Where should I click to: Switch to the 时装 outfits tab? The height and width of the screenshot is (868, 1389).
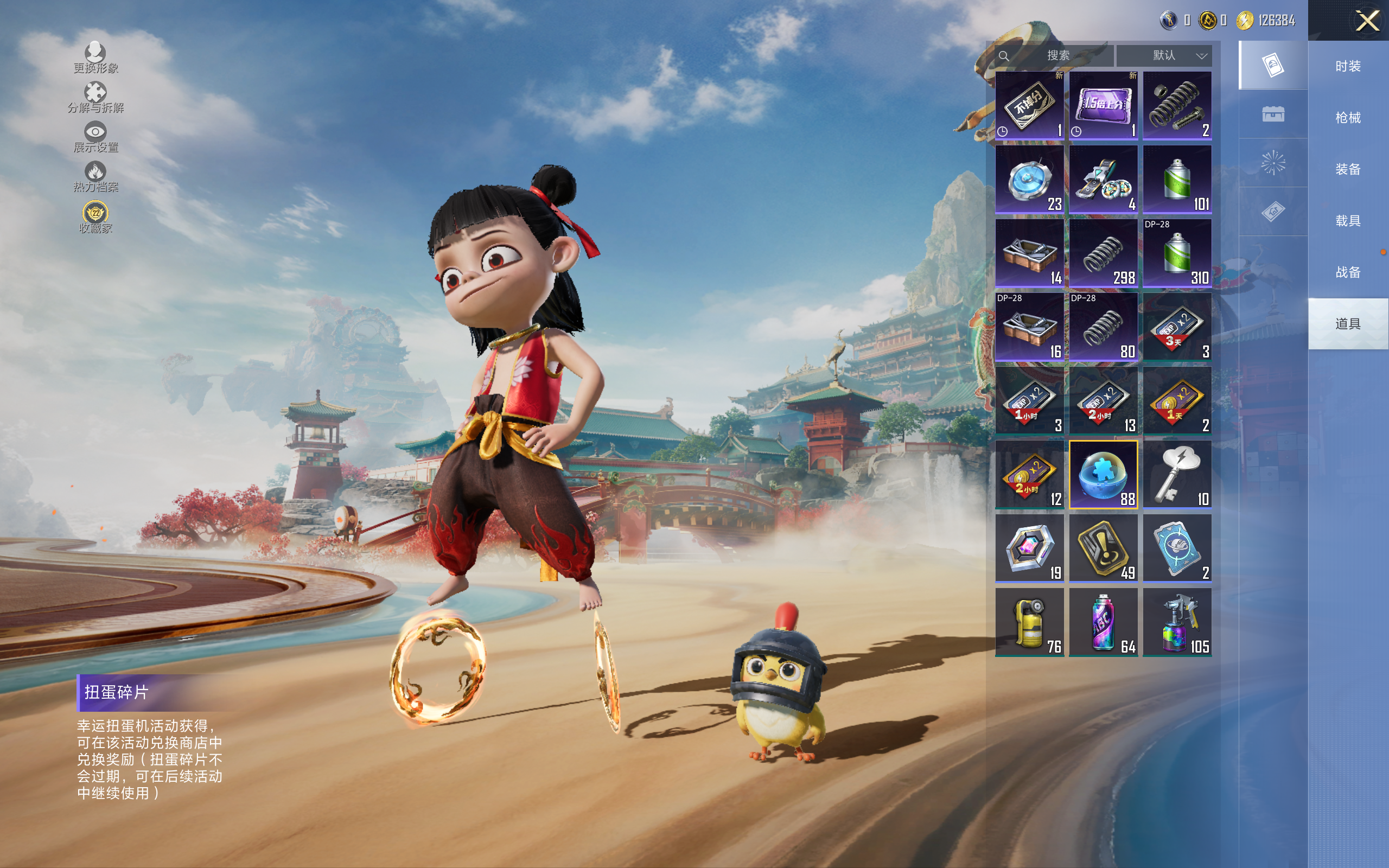tap(1348, 67)
